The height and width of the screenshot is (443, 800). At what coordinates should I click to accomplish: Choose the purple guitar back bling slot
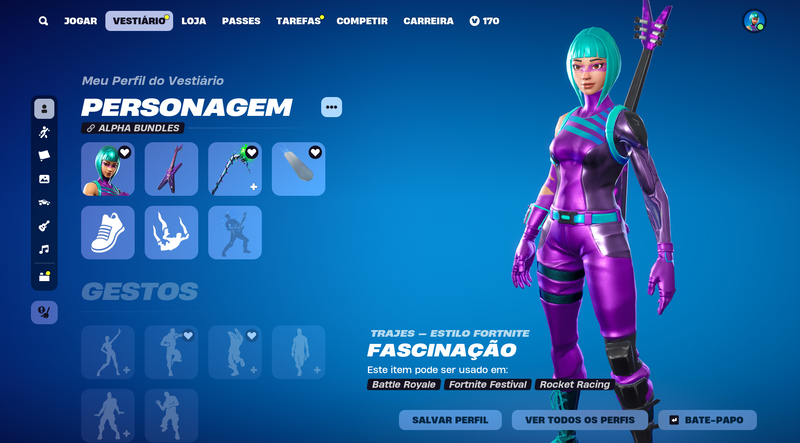(172, 169)
